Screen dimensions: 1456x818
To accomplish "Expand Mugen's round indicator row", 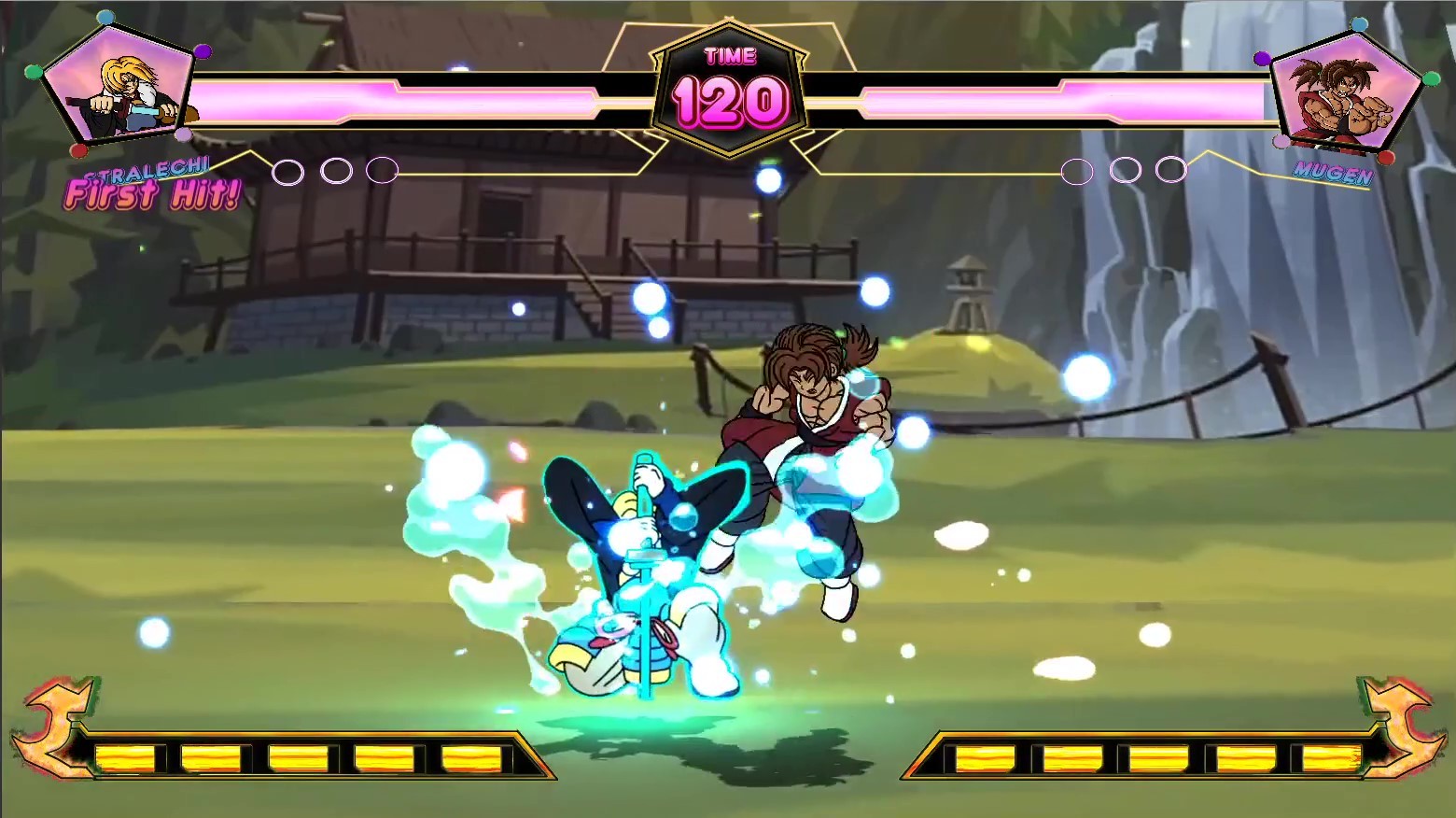I will click(x=1125, y=171).
